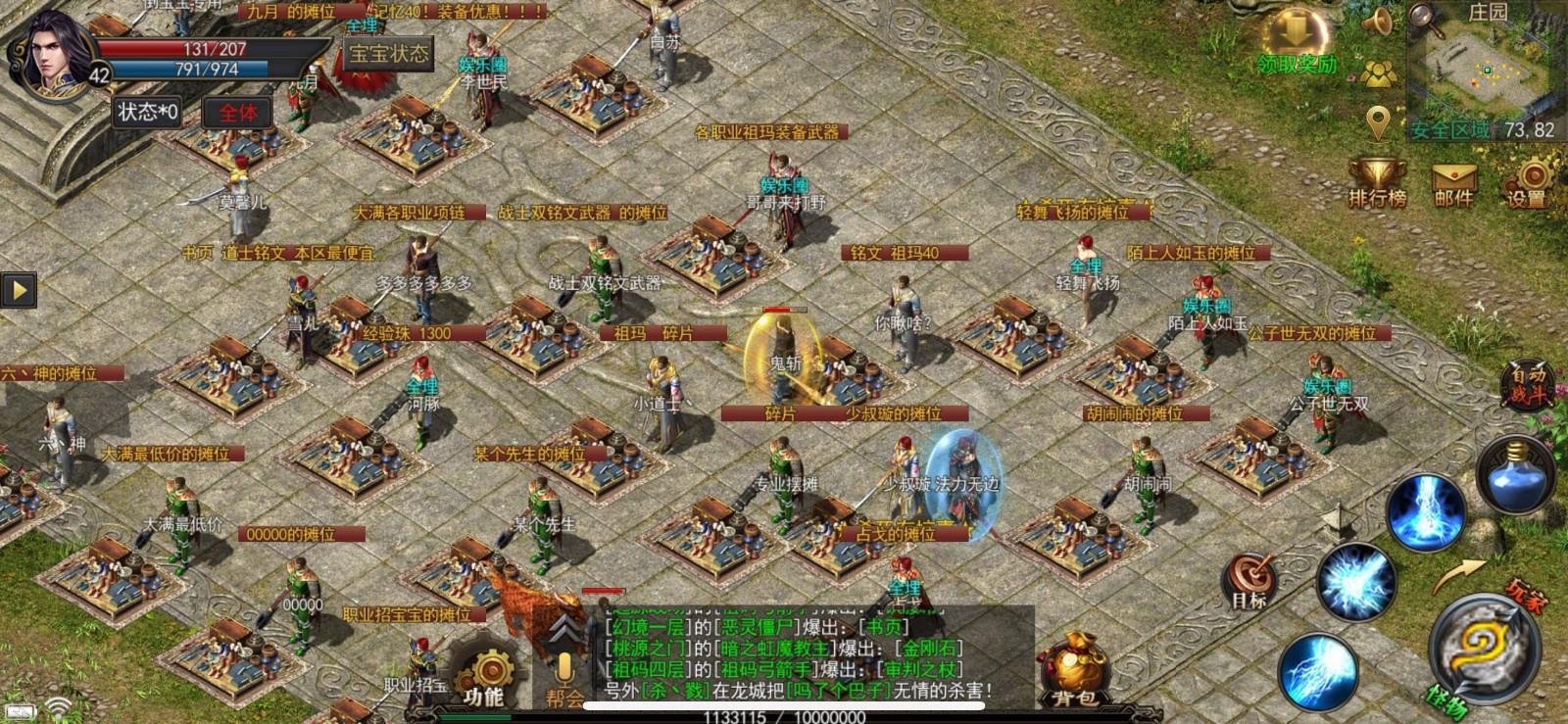The width and height of the screenshot is (1568, 724).
Task: Expand the chat log with the up arrows
Action: (563, 630)
